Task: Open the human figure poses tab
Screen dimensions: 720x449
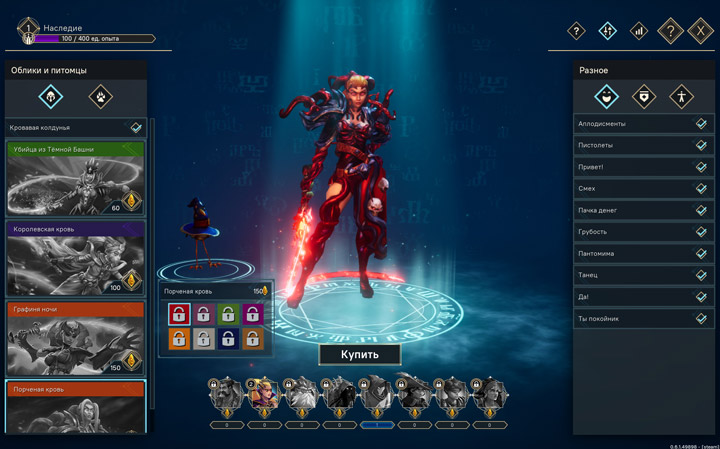Action: (x=681, y=97)
